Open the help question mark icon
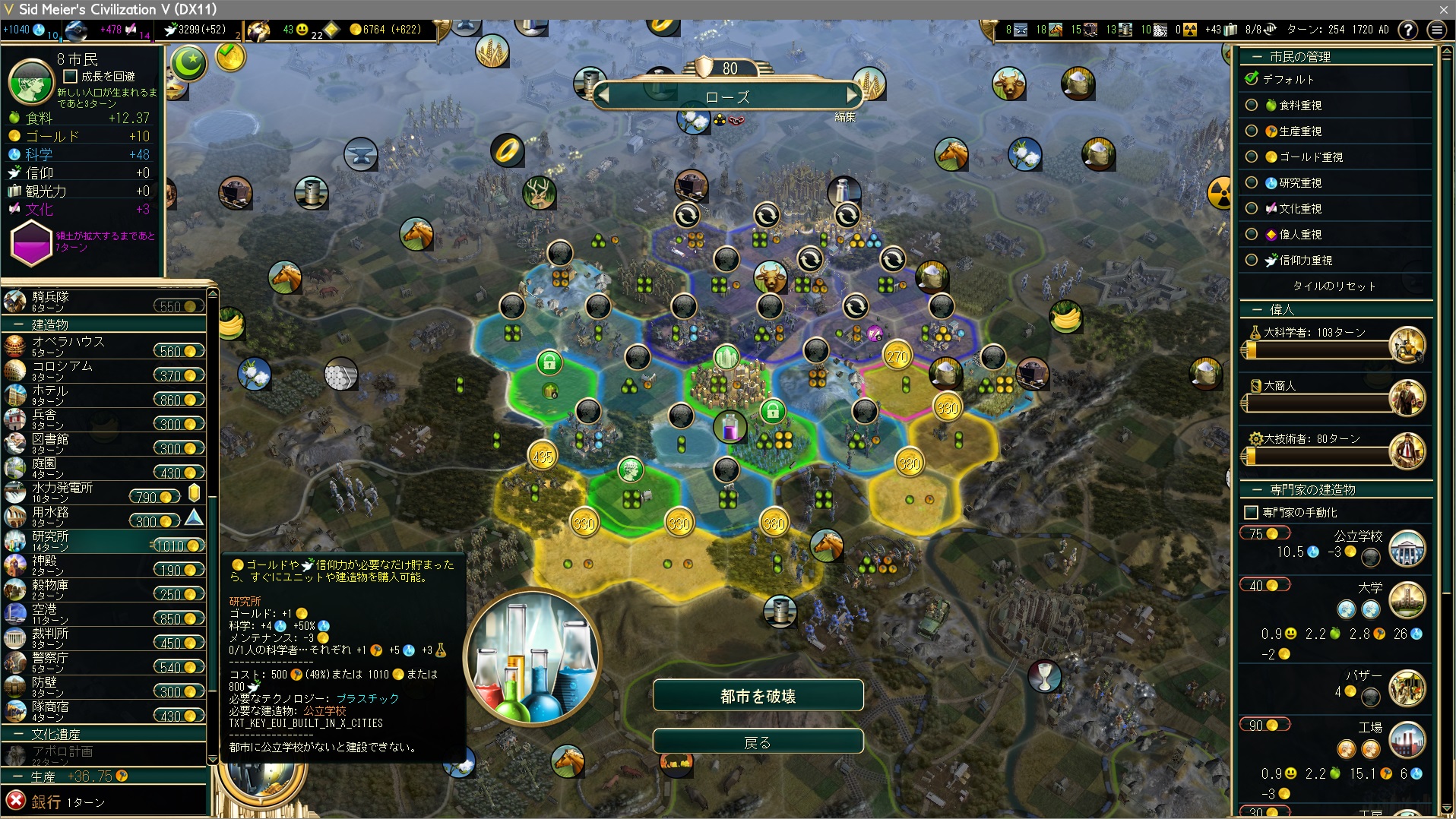This screenshot has height=819, width=1456. pos(1408,30)
